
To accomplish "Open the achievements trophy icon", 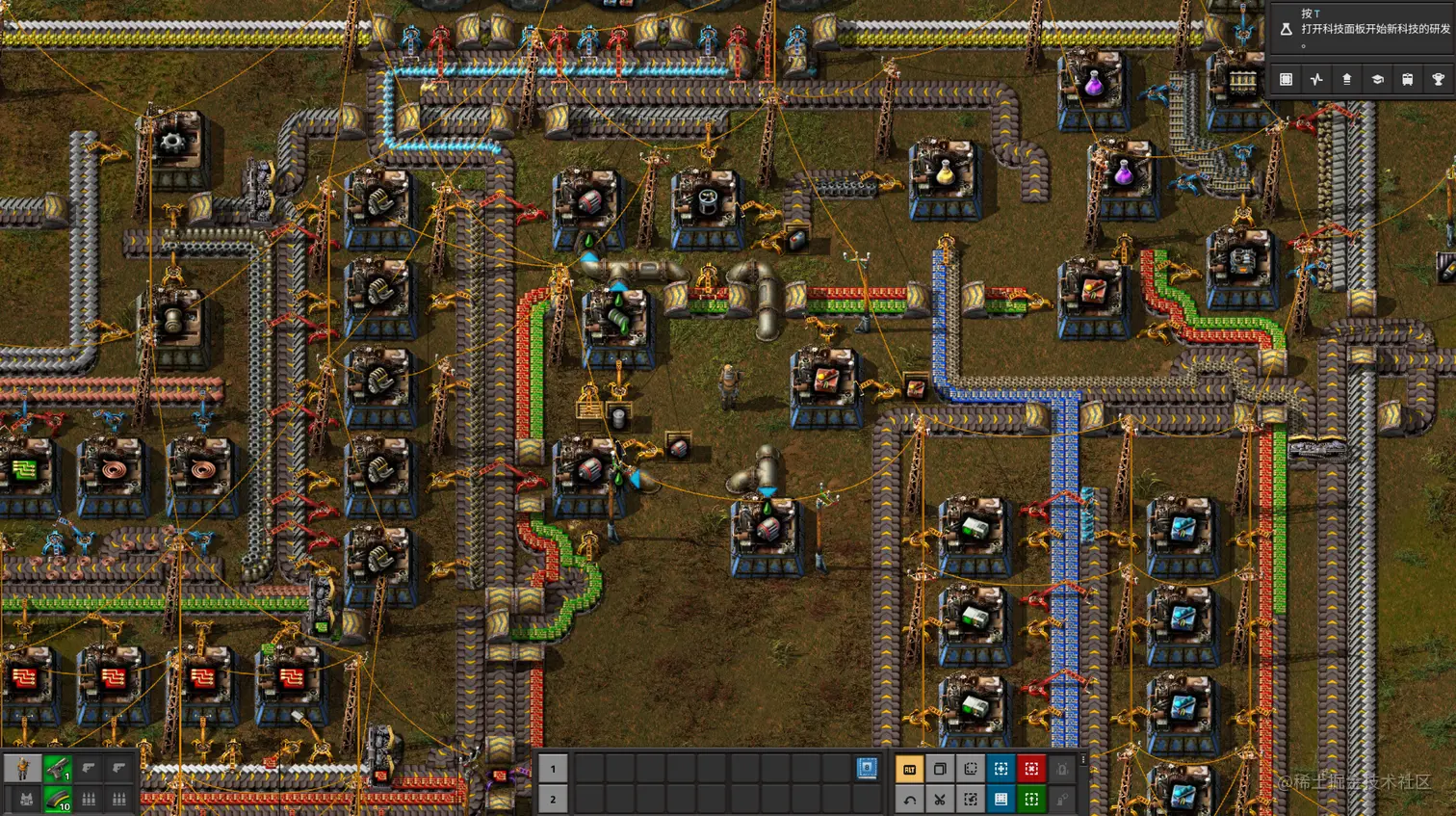I will [1439, 80].
